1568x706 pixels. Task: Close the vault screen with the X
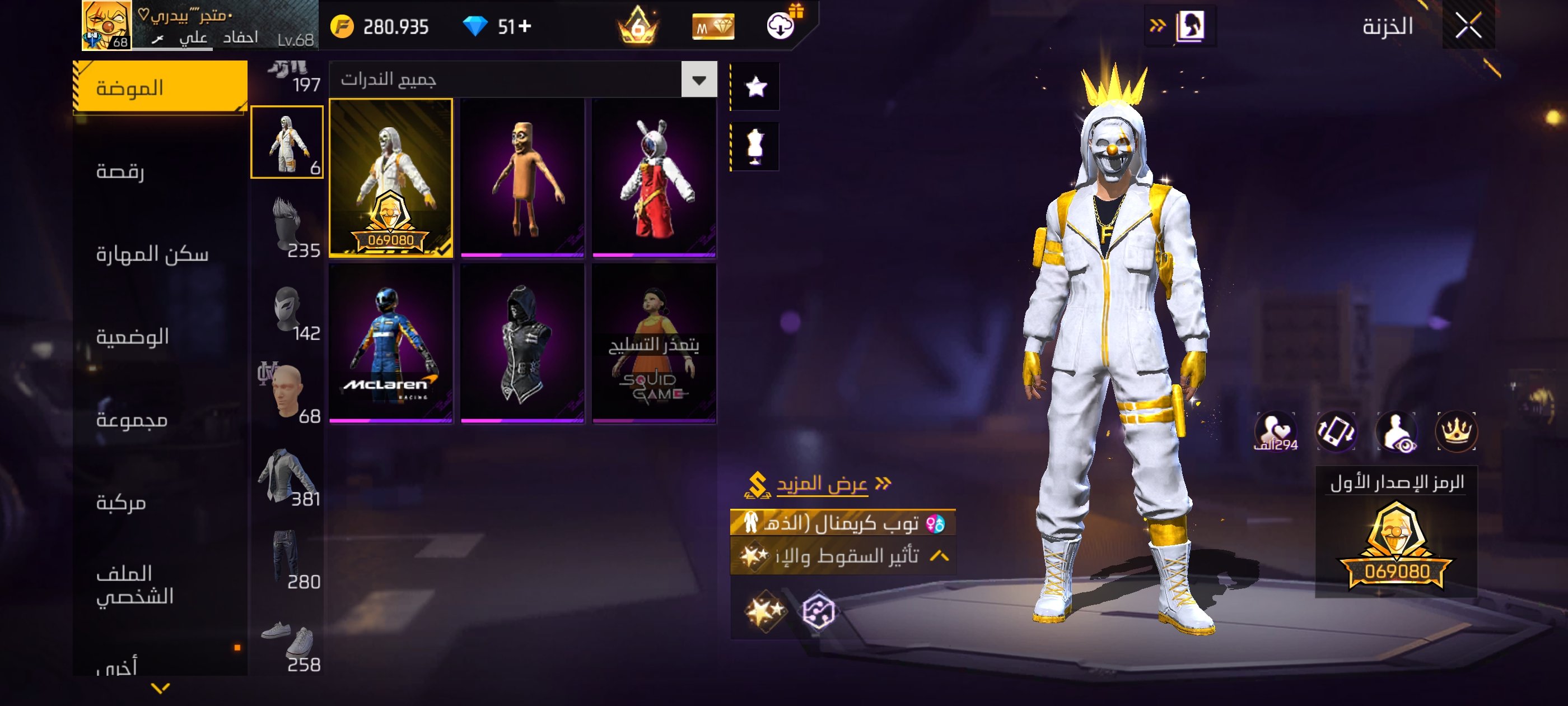pyautogui.click(x=1468, y=26)
